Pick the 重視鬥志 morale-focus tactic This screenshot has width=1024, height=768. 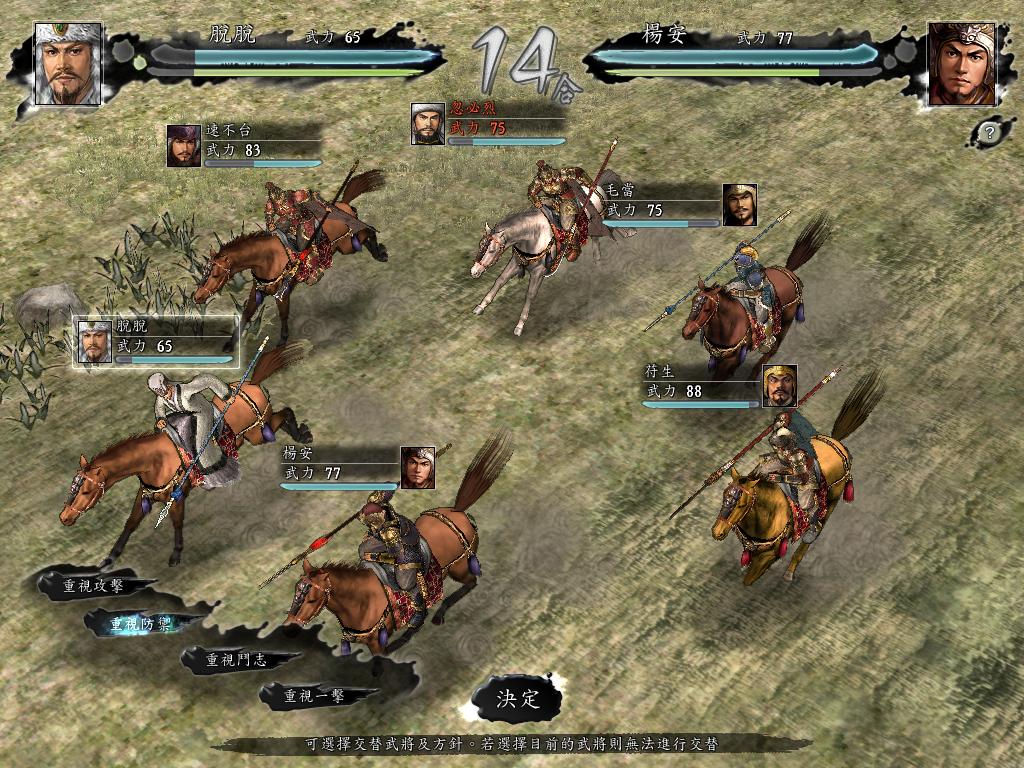pyautogui.click(x=238, y=660)
